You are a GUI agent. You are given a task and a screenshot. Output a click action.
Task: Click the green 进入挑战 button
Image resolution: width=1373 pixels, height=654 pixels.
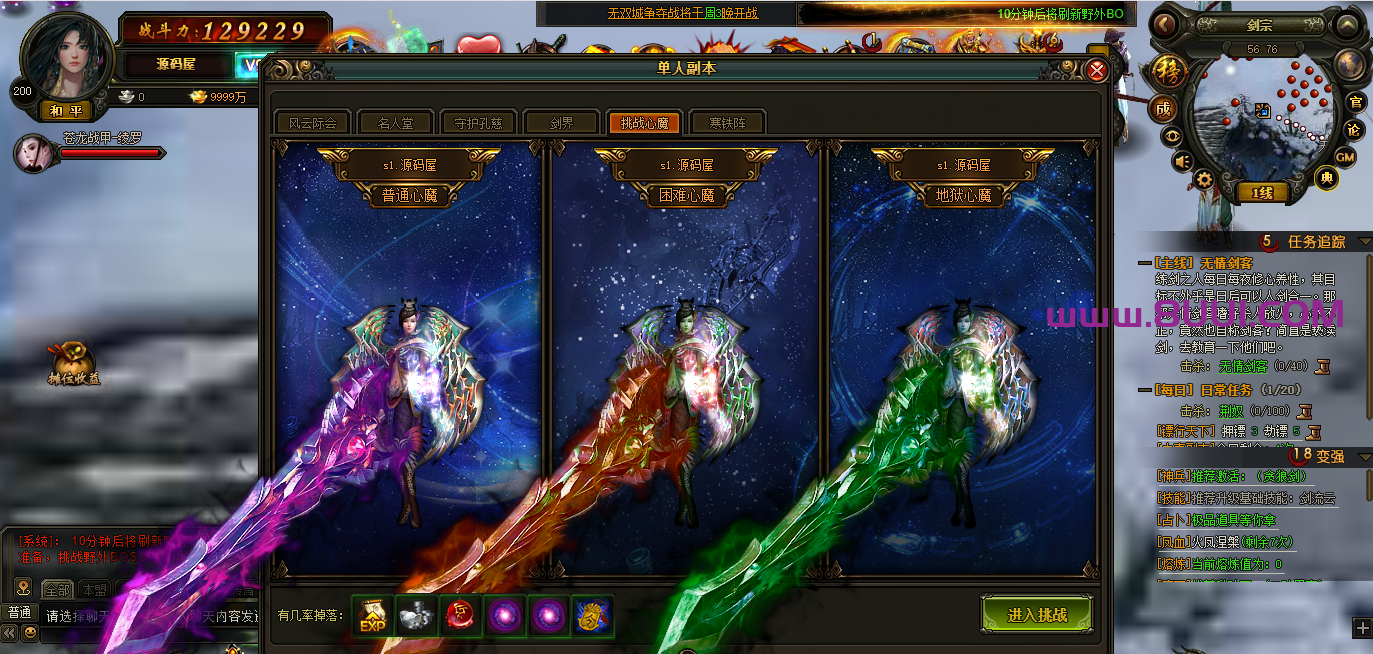point(1037,614)
